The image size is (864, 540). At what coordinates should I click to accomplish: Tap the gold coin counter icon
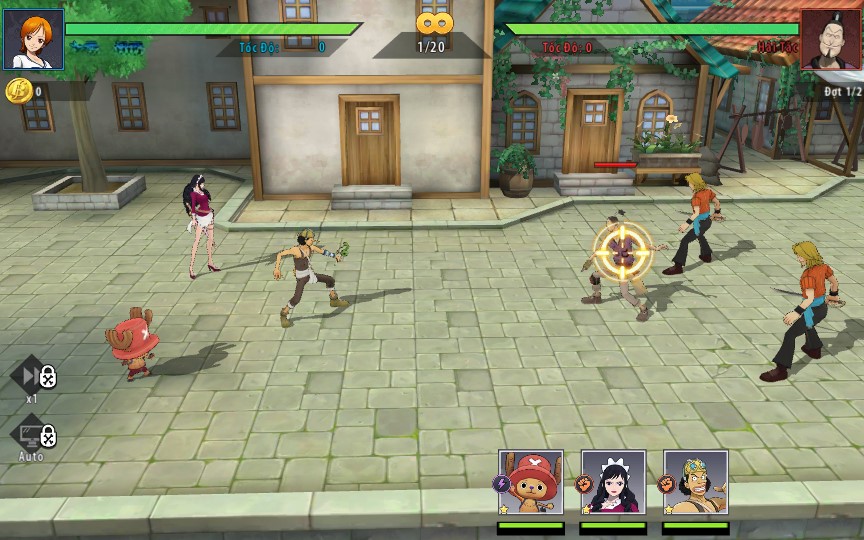(x=17, y=91)
